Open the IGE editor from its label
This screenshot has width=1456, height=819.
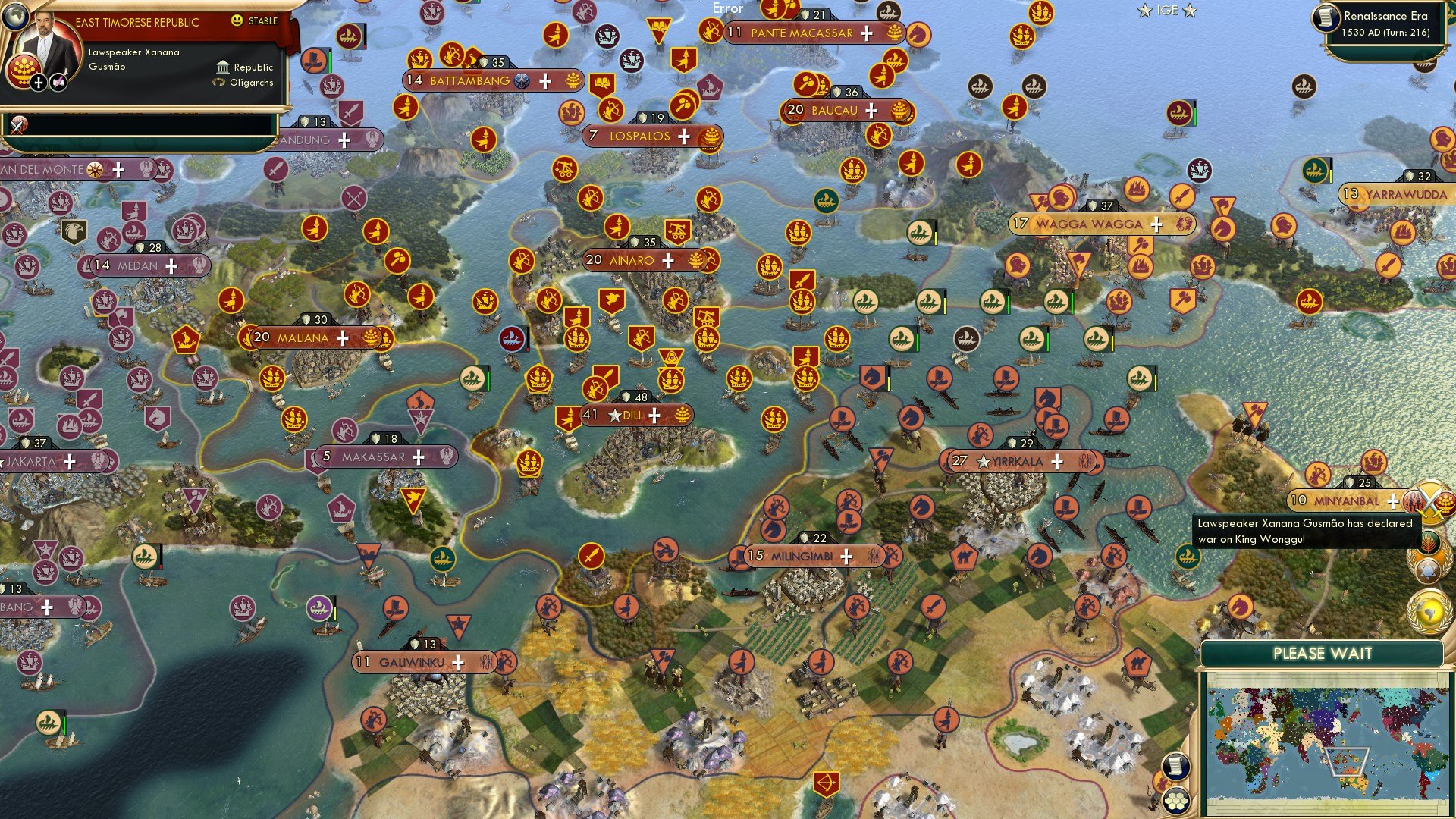1168,11
